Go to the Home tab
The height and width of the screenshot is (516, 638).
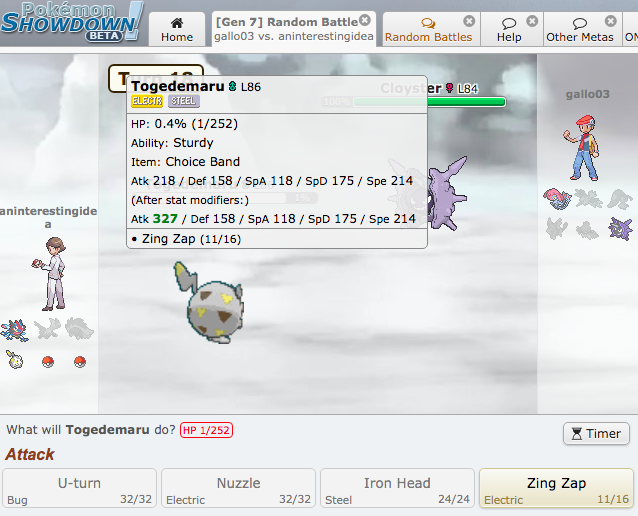(177, 29)
